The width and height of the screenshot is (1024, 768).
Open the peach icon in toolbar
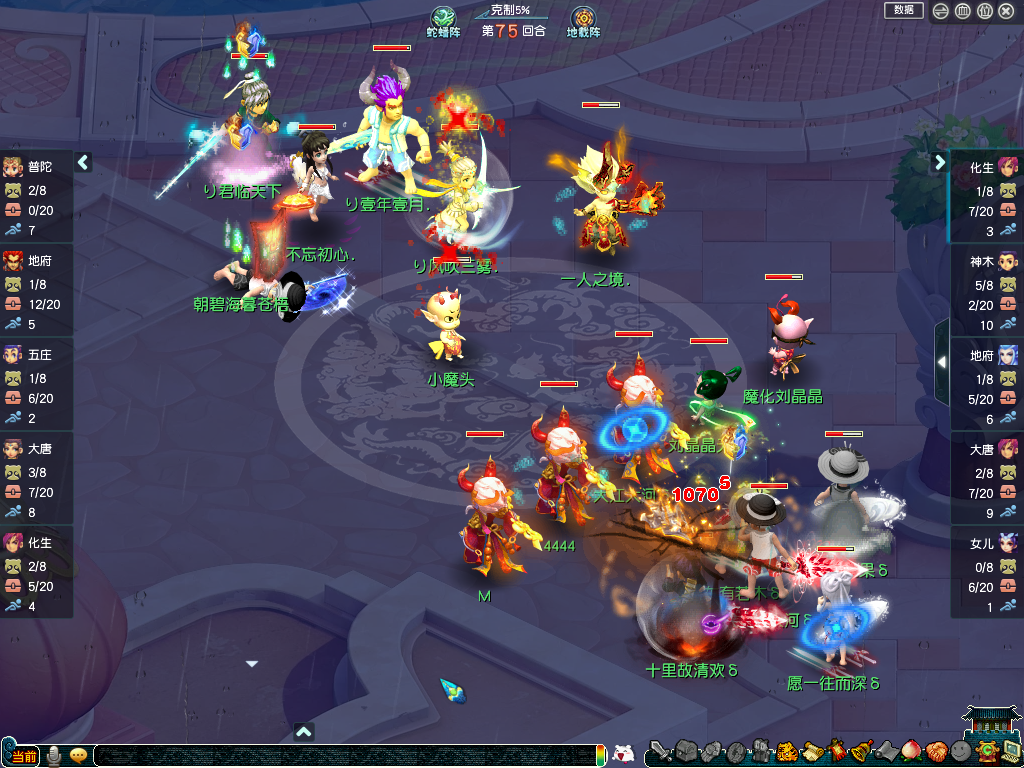click(910, 751)
